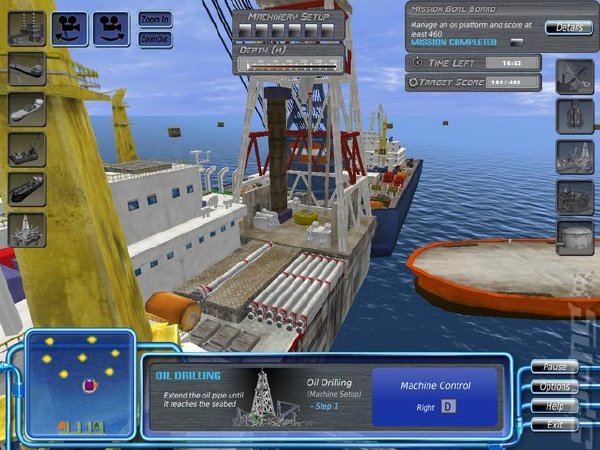Click the Zoom In button
600x450 pixels.
click(x=155, y=19)
